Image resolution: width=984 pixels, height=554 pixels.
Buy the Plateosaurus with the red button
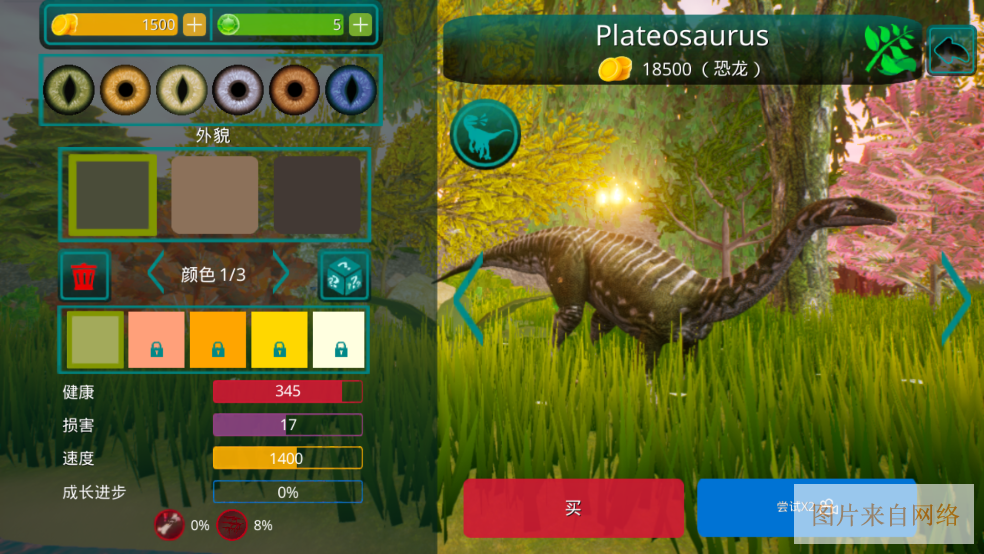573,507
